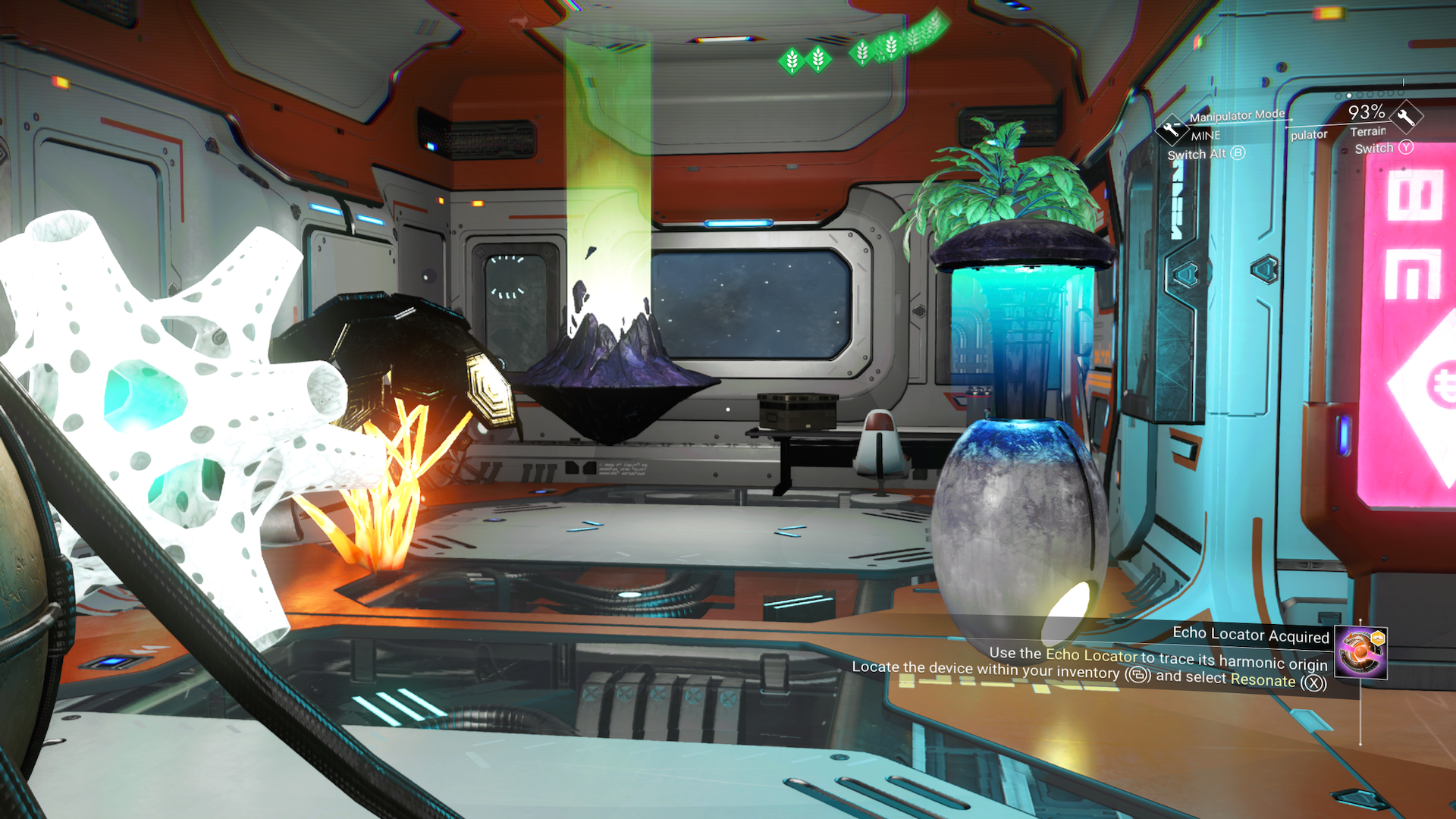Image resolution: width=1456 pixels, height=819 pixels.
Task: Select the MINE mode tab label
Action: coord(1205,135)
